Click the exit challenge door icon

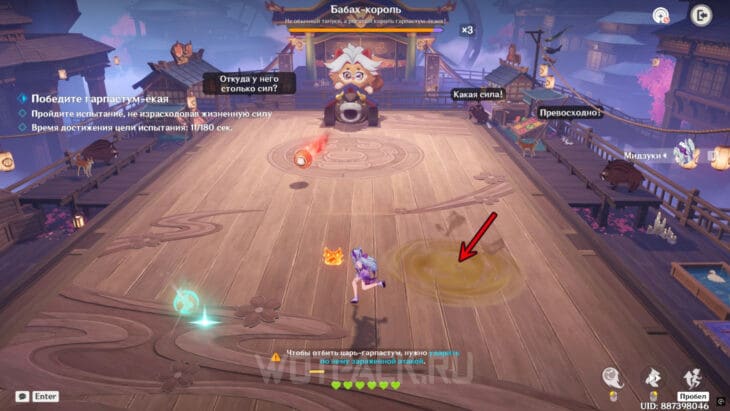coord(700,15)
